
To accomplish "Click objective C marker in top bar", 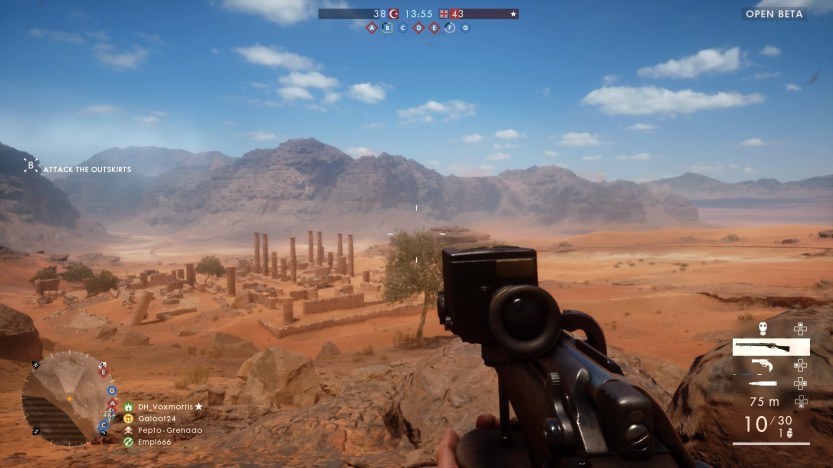I will (x=403, y=28).
